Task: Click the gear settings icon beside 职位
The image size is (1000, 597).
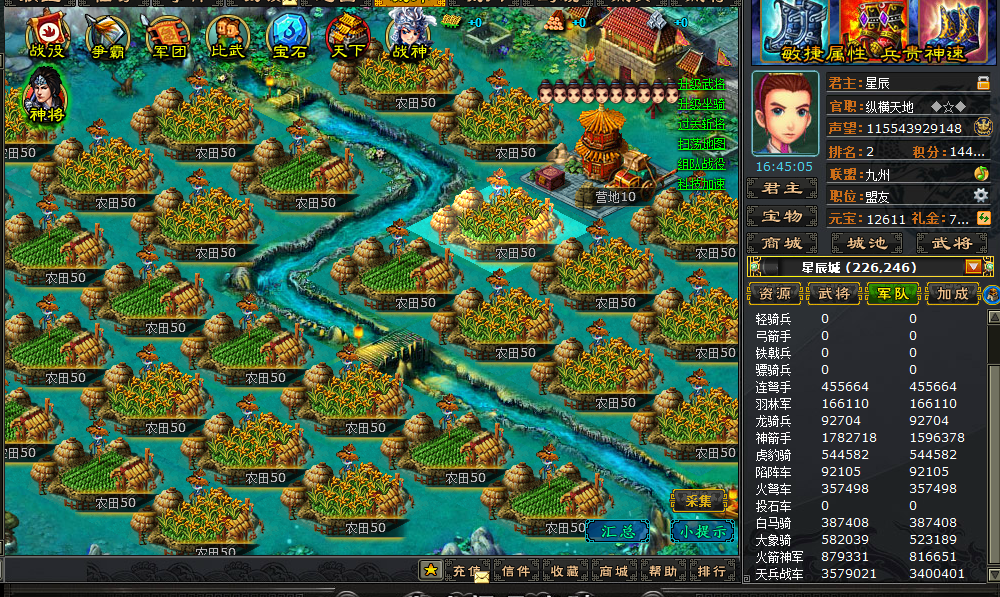Action: tap(980, 195)
